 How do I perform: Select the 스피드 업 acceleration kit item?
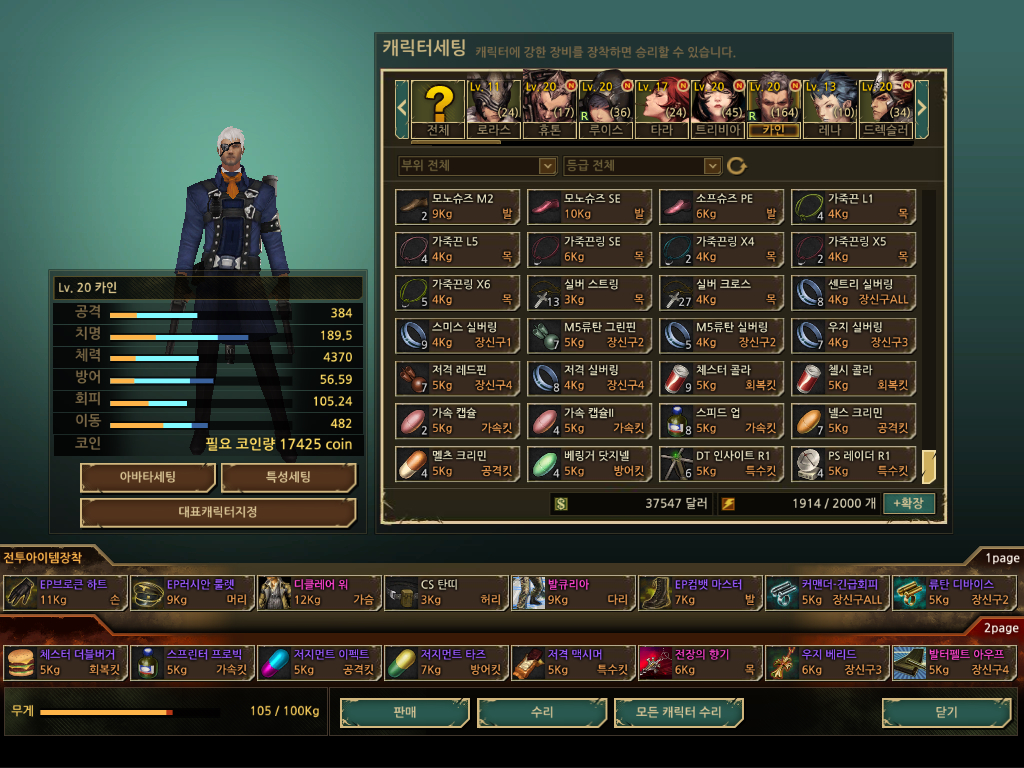pyautogui.click(x=722, y=421)
